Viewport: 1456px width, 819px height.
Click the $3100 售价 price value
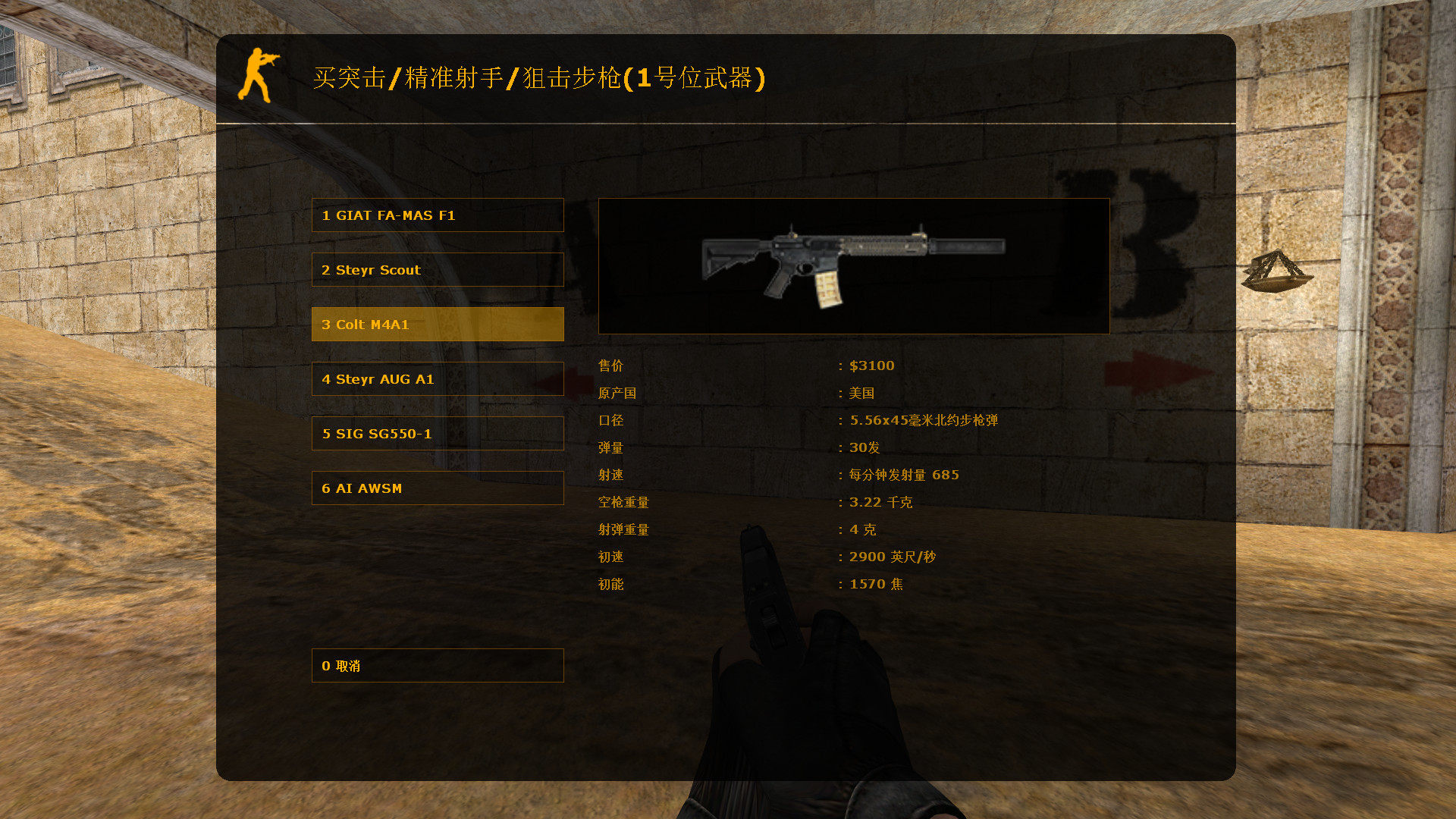pos(871,365)
